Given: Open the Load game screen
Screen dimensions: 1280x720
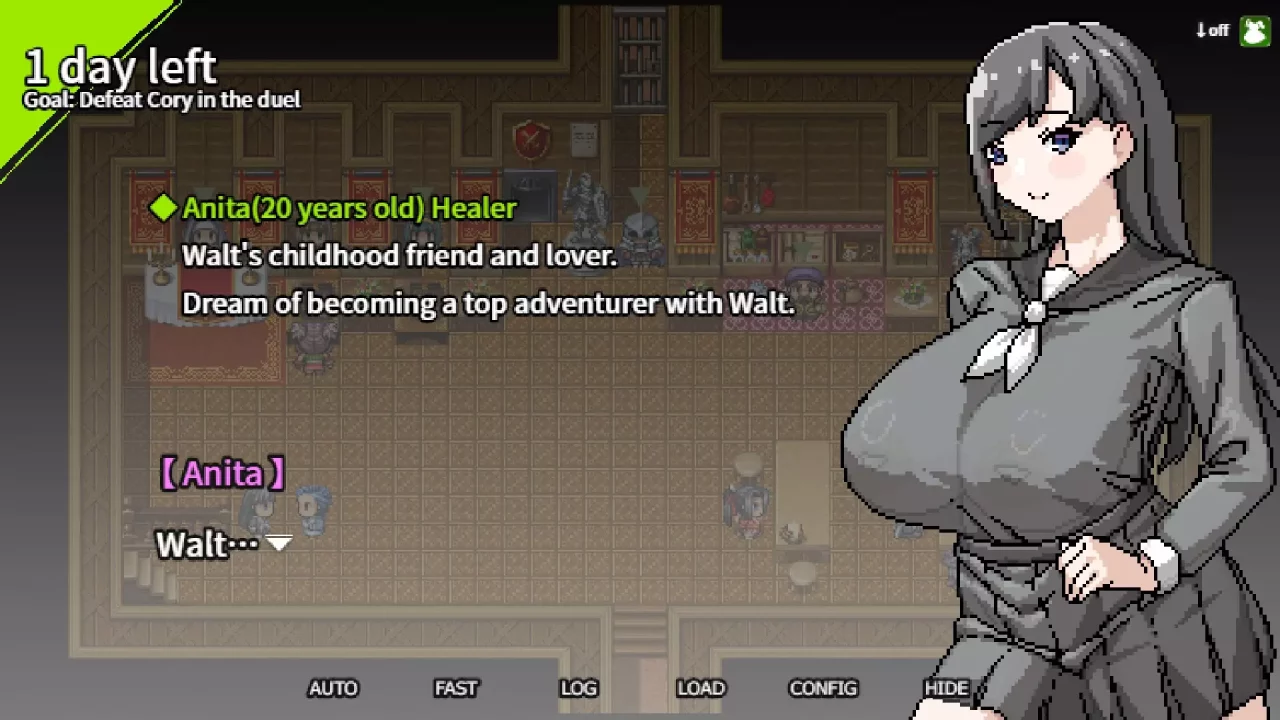Looking at the screenshot, I should pos(701,688).
